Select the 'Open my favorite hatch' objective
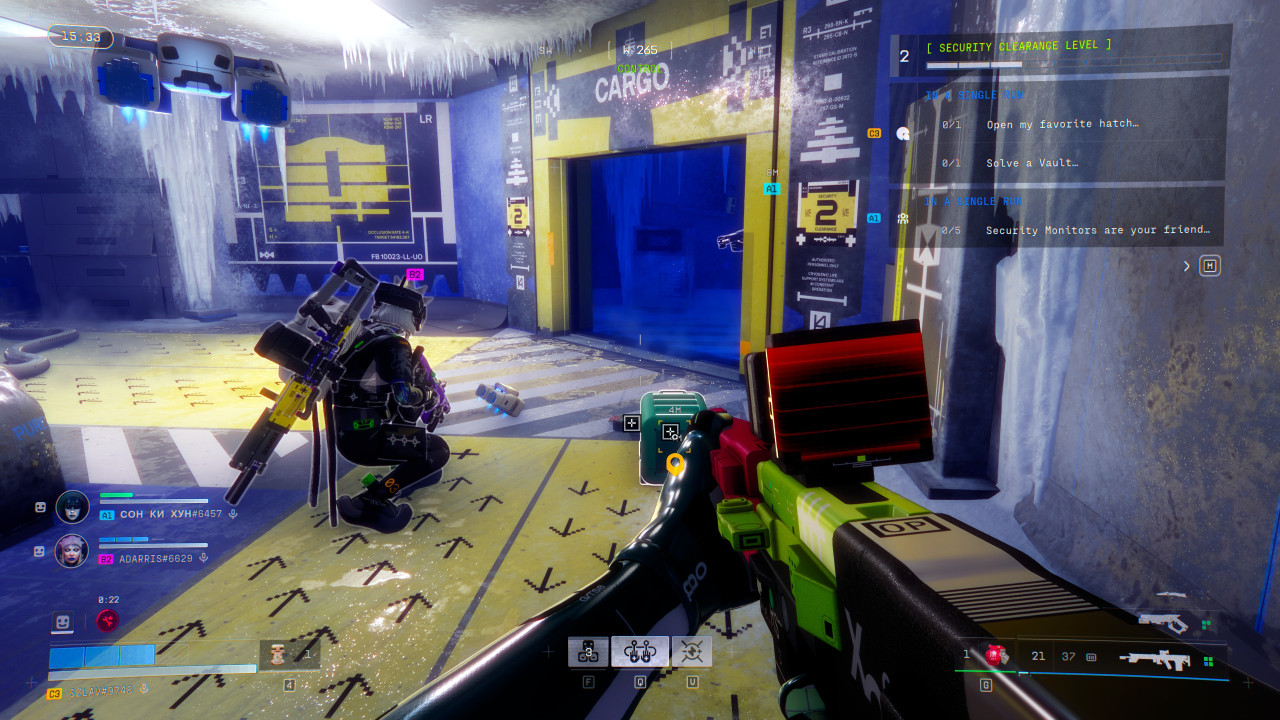 tap(1062, 125)
